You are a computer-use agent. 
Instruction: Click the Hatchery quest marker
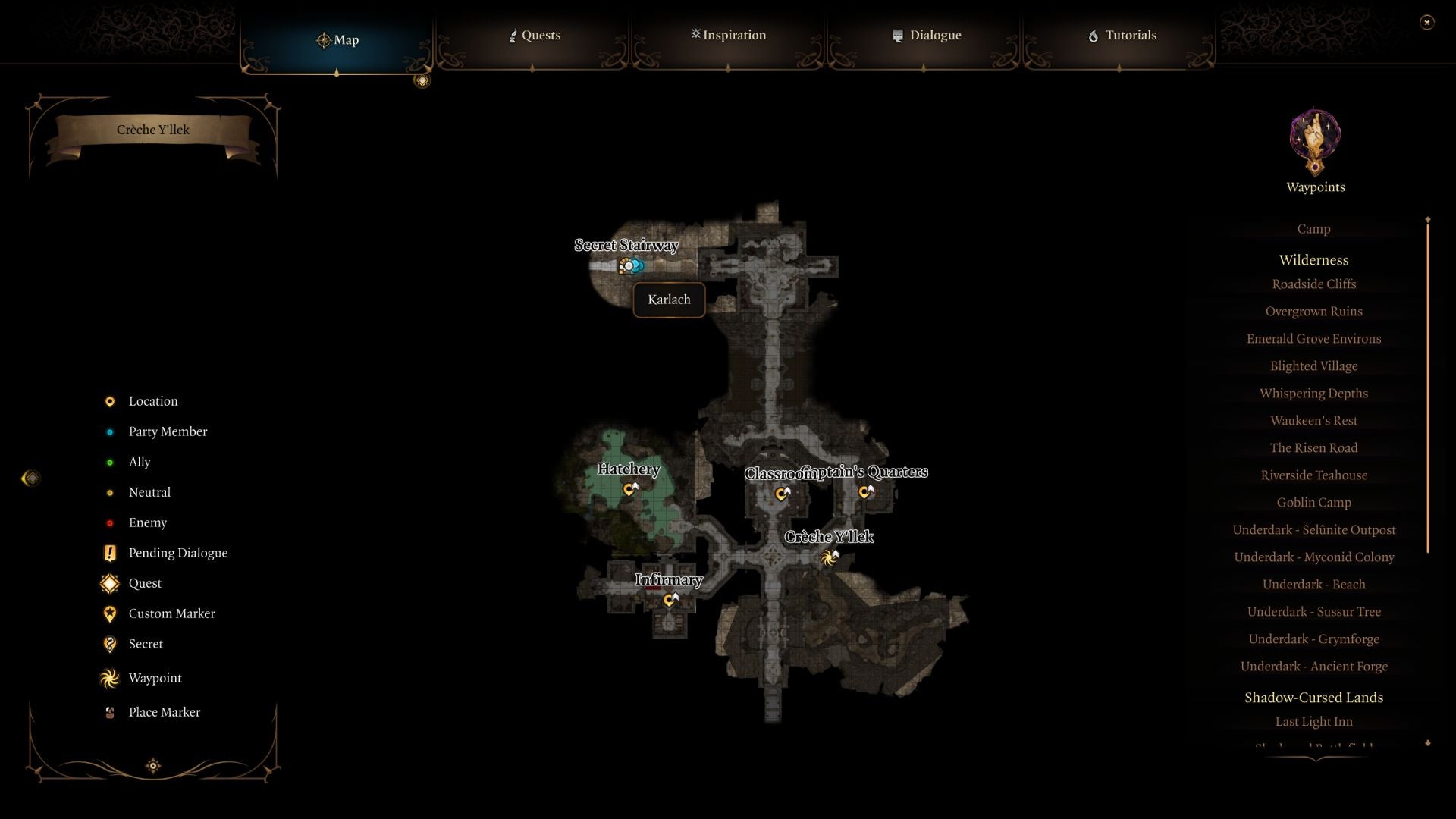click(x=629, y=490)
